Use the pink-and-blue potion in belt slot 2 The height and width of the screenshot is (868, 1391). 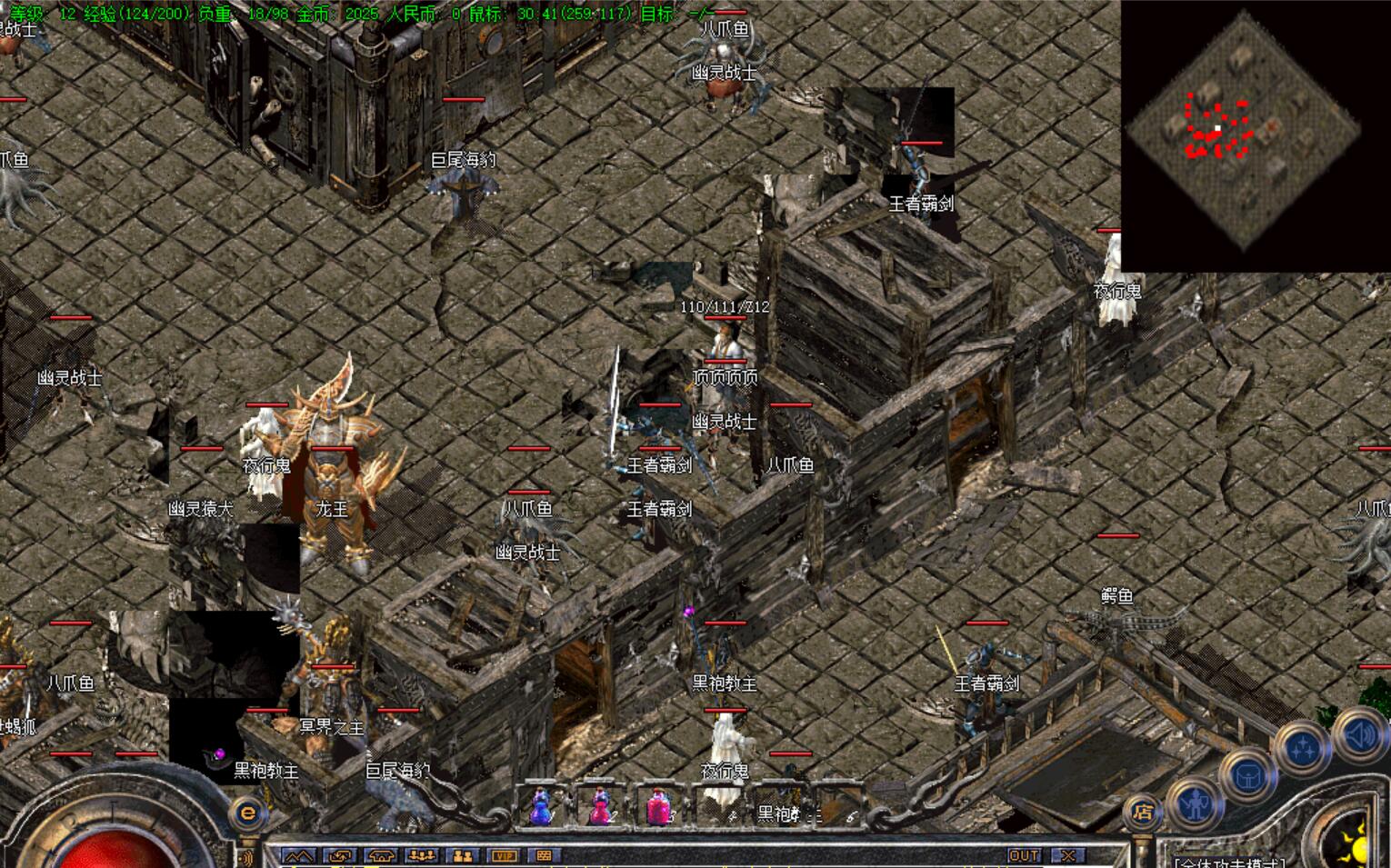[599, 805]
